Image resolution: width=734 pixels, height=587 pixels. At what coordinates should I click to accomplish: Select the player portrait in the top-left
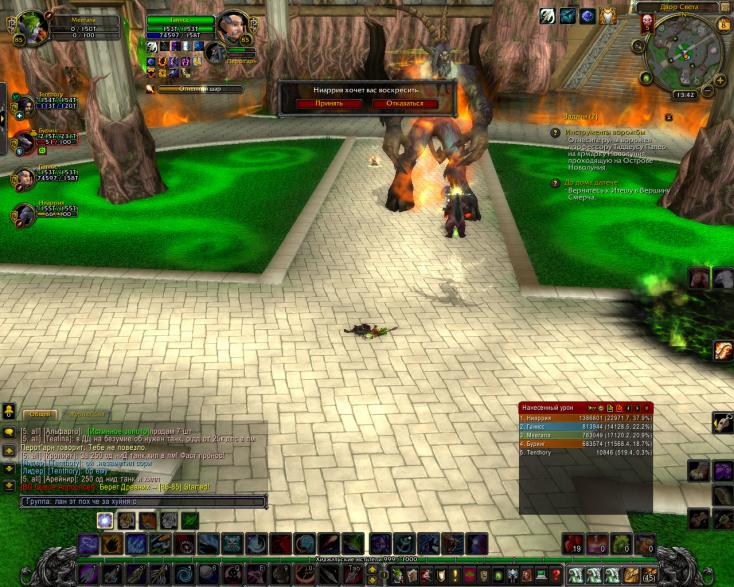[x=31, y=25]
